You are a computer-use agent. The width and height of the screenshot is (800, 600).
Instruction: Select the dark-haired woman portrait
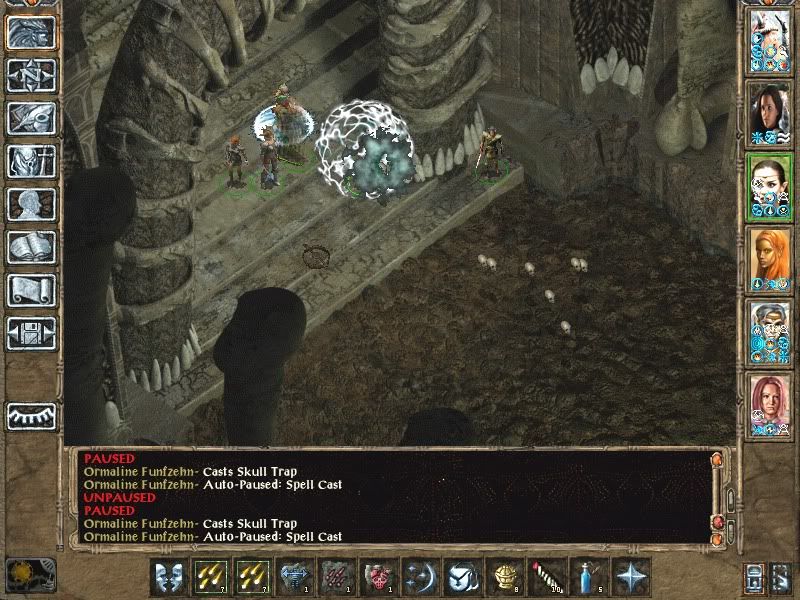coord(770,113)
